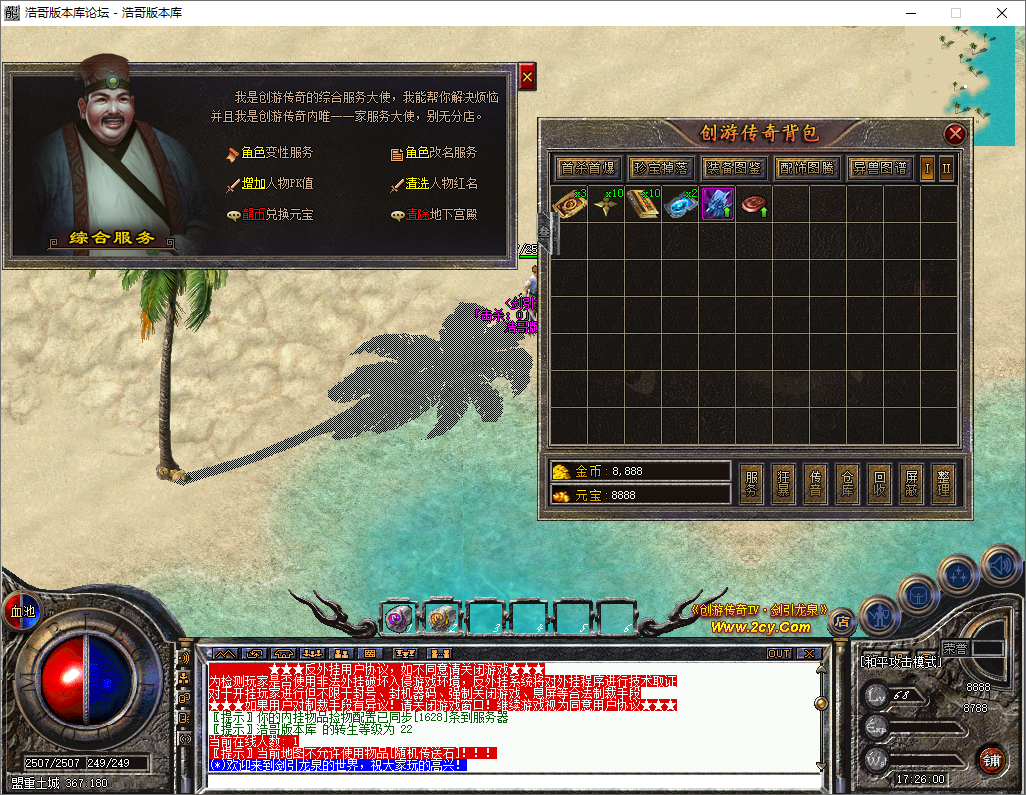The image size is (1026, 795).
Task: Select 清洗人物红名 service
Action: click(x=441, y=184)
